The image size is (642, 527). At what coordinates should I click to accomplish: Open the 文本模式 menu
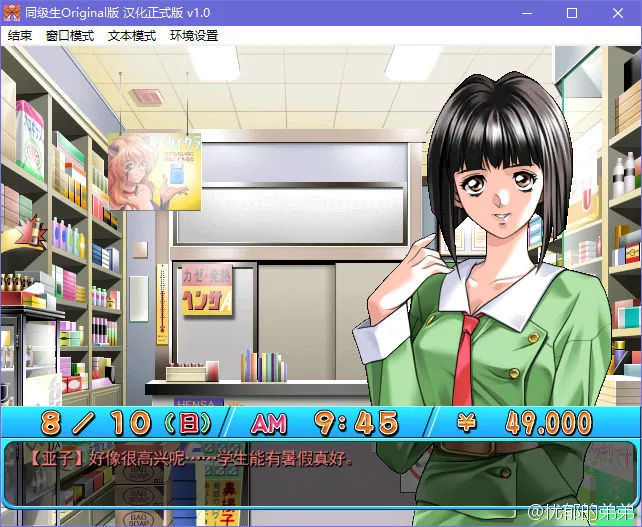132,36
